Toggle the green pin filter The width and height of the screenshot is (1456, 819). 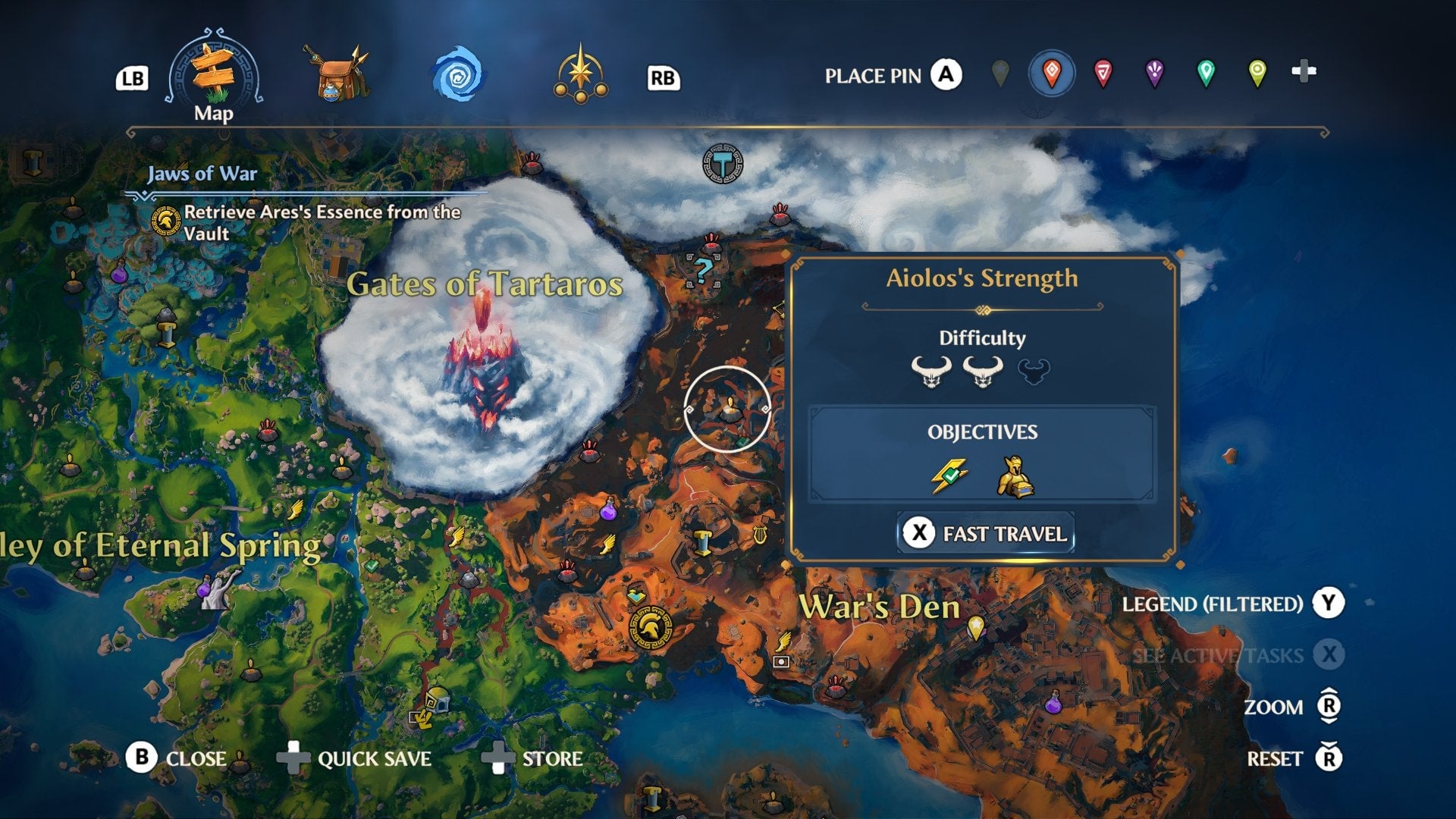tap(1206, 72)
